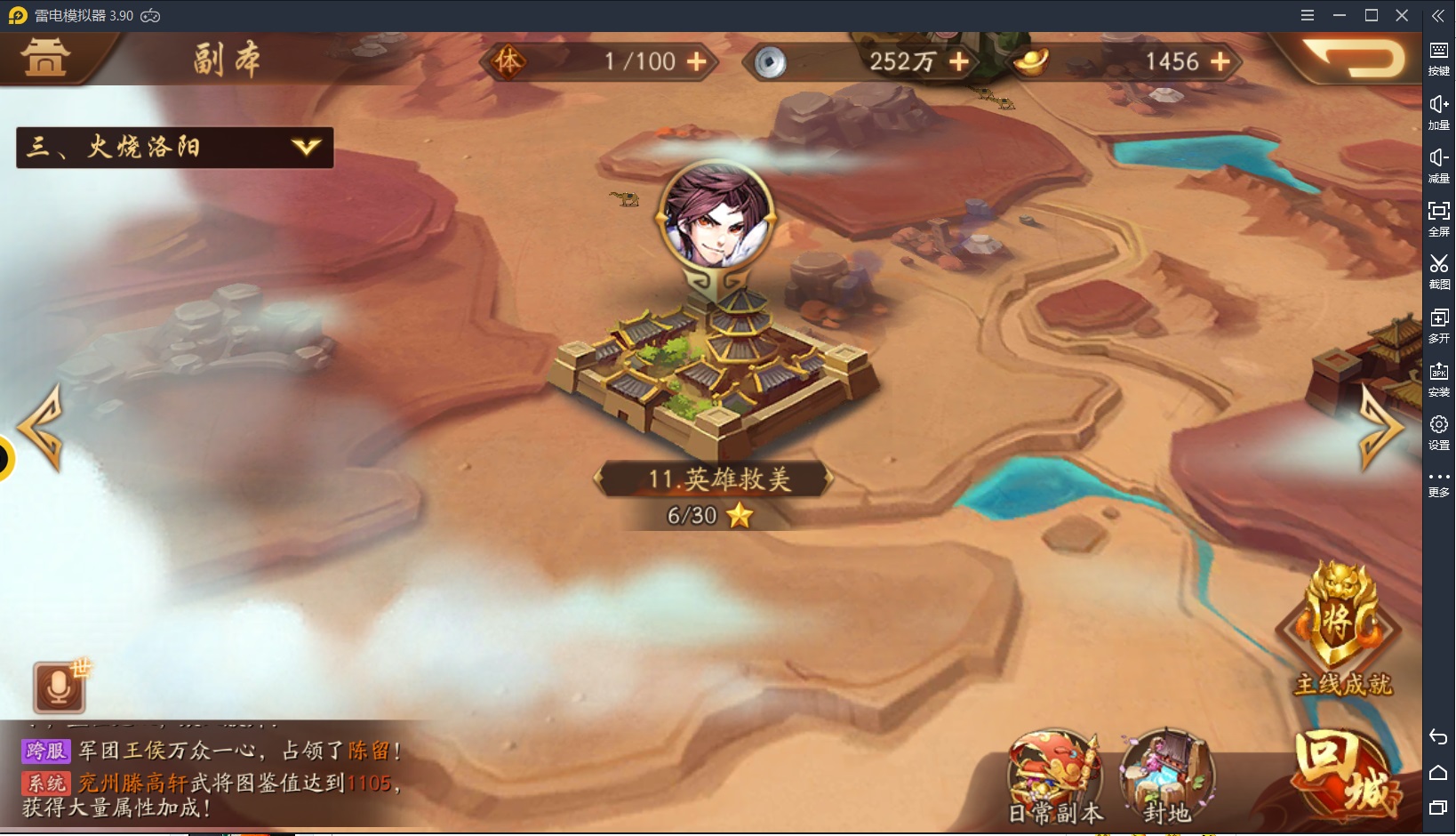Image resolution: width=1456 pixels, height=836 pixels.
Task: Open the chat message box
Action: (212, 779)
